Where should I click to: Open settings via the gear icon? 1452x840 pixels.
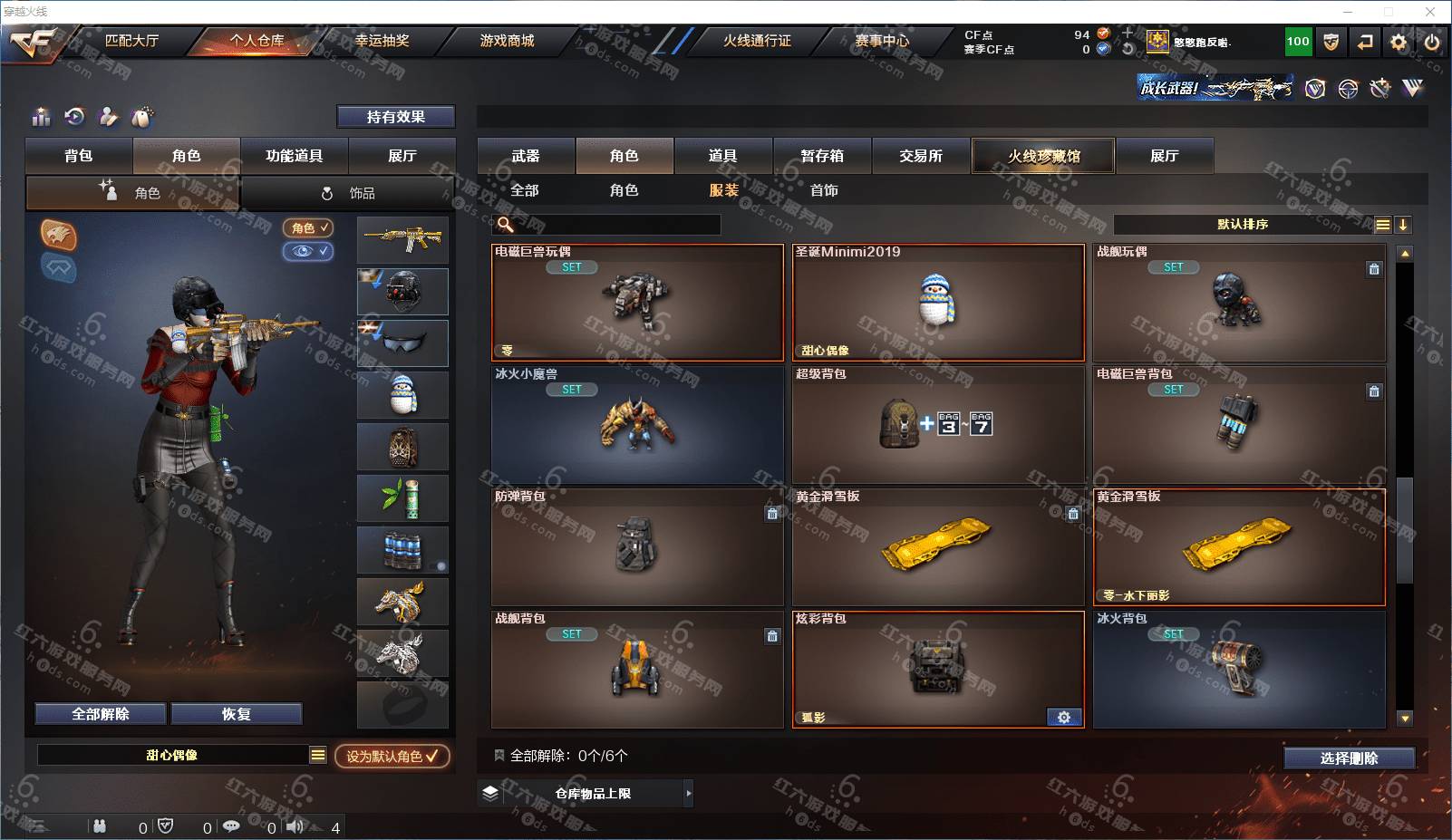tap(1399, 42)
